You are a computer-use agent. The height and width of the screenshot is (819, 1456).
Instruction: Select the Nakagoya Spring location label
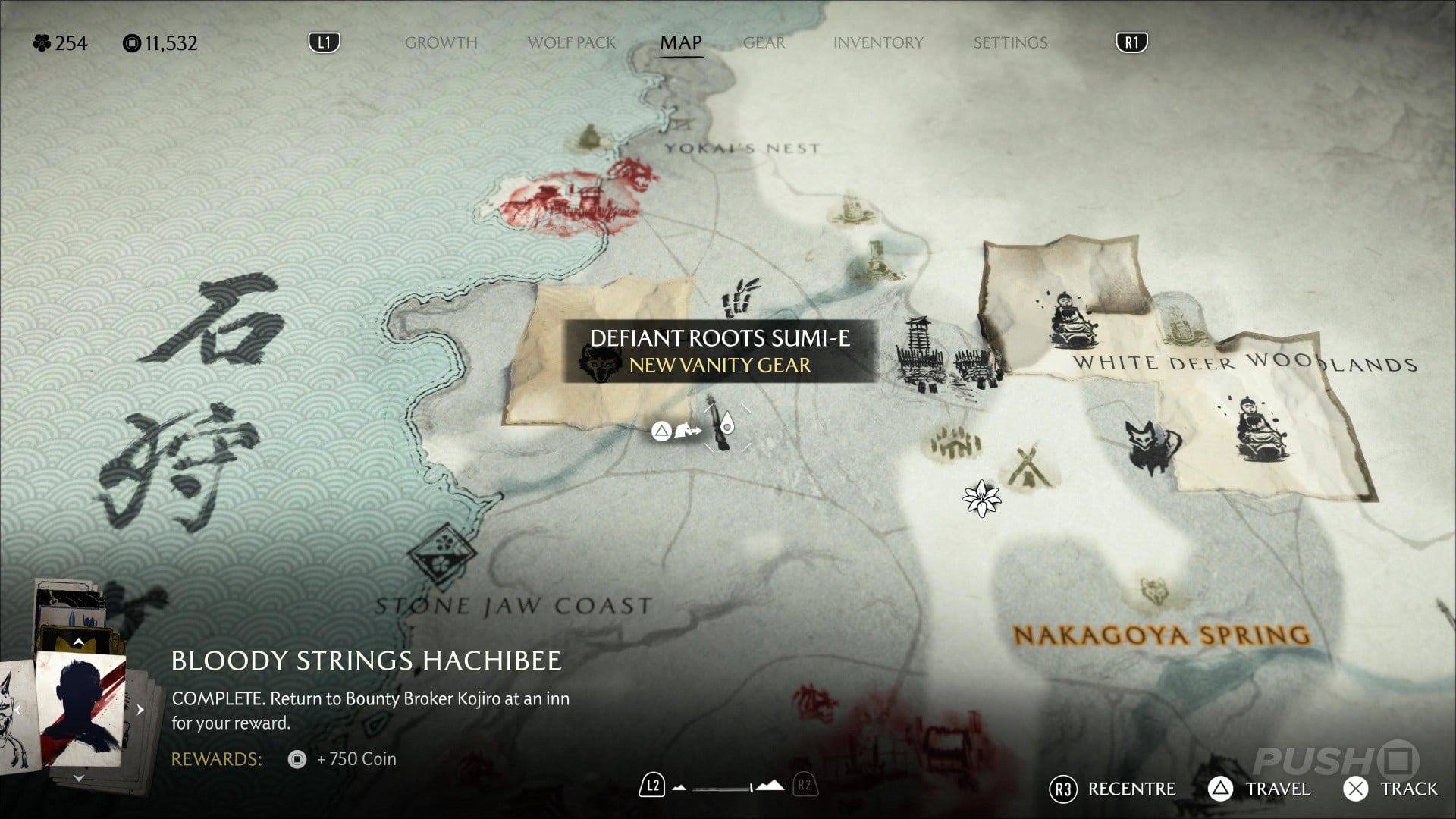[1161, 634]
